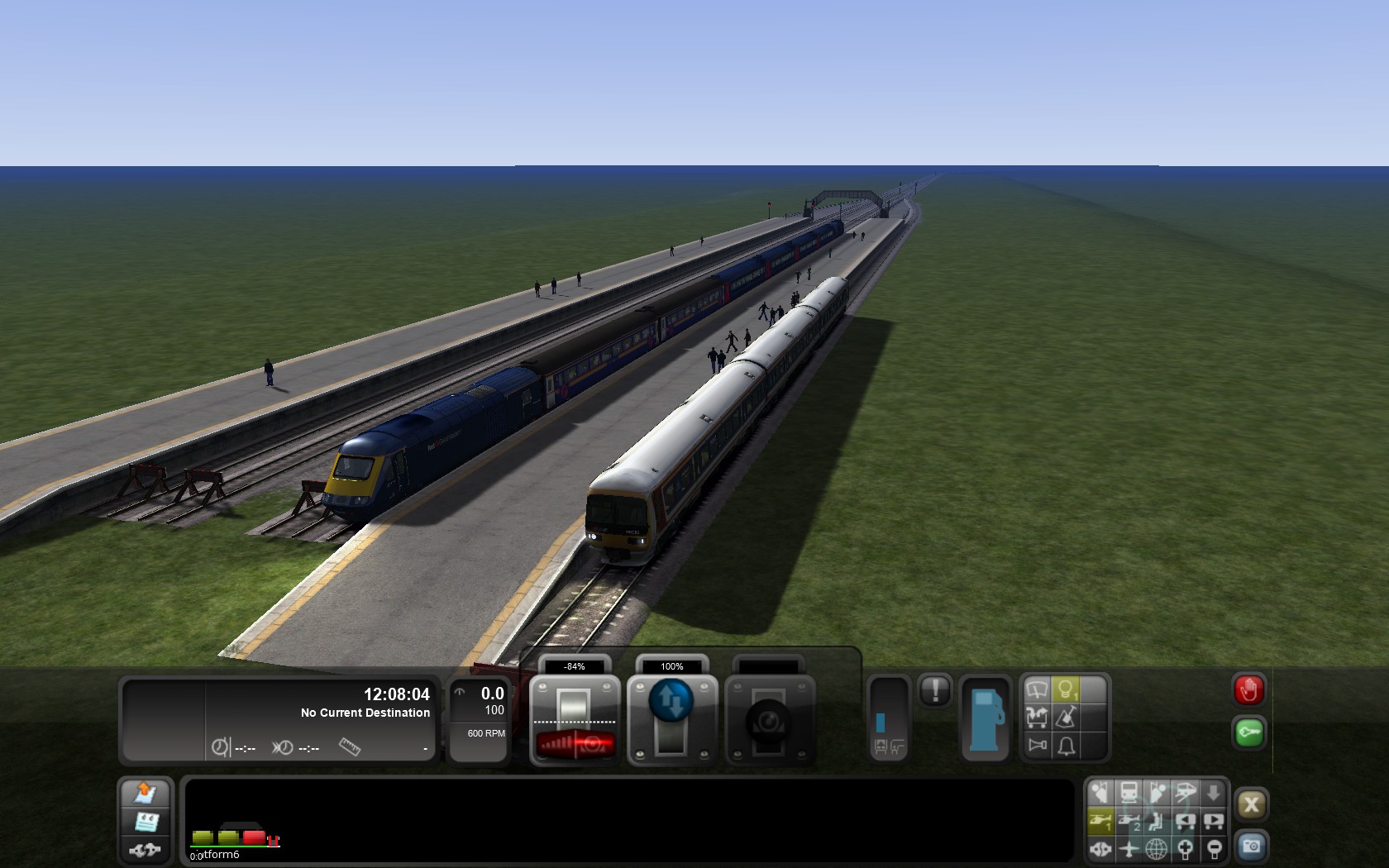Click the exclamation mark alert button
Screen dimensions: 1389x868
(x=935, y=689)
